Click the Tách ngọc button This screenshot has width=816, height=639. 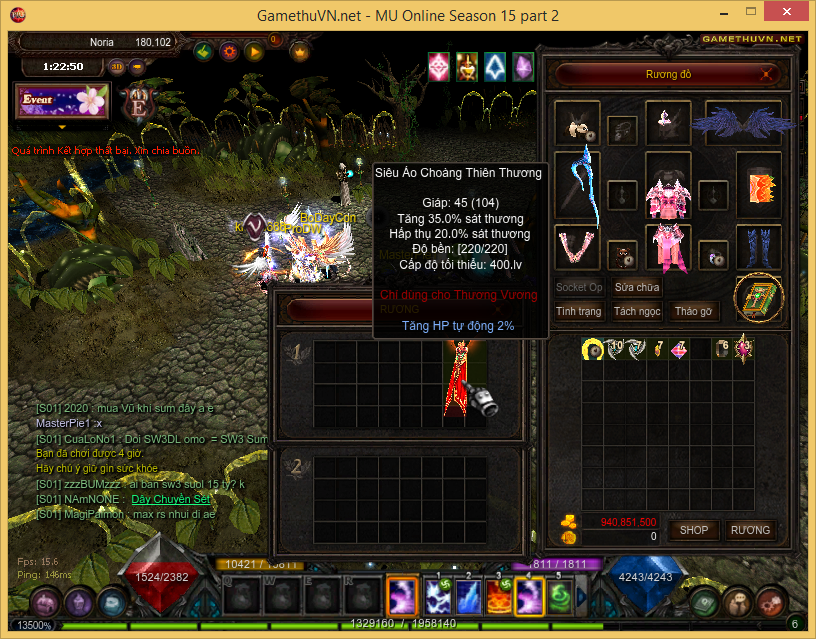pos(637,311)
